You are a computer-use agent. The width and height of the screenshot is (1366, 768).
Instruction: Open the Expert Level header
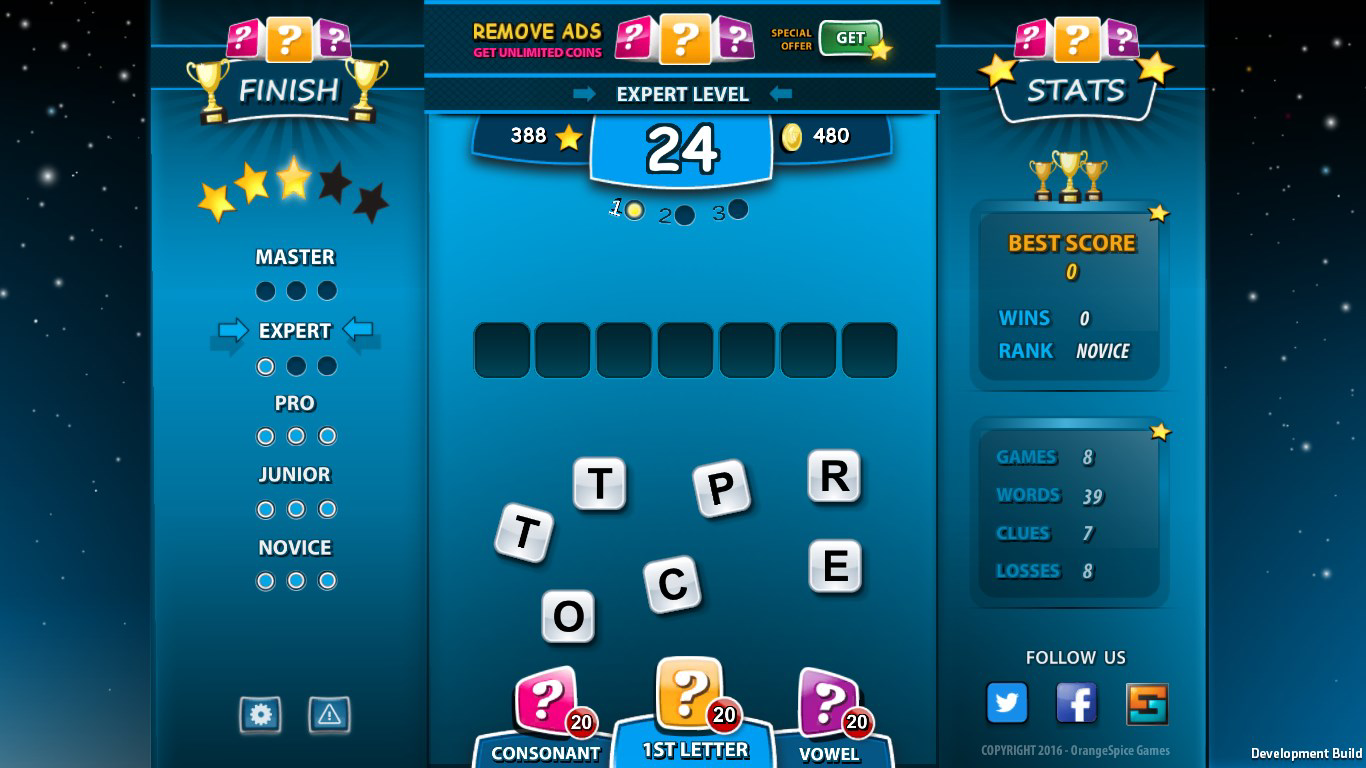[x=683, y=94]
